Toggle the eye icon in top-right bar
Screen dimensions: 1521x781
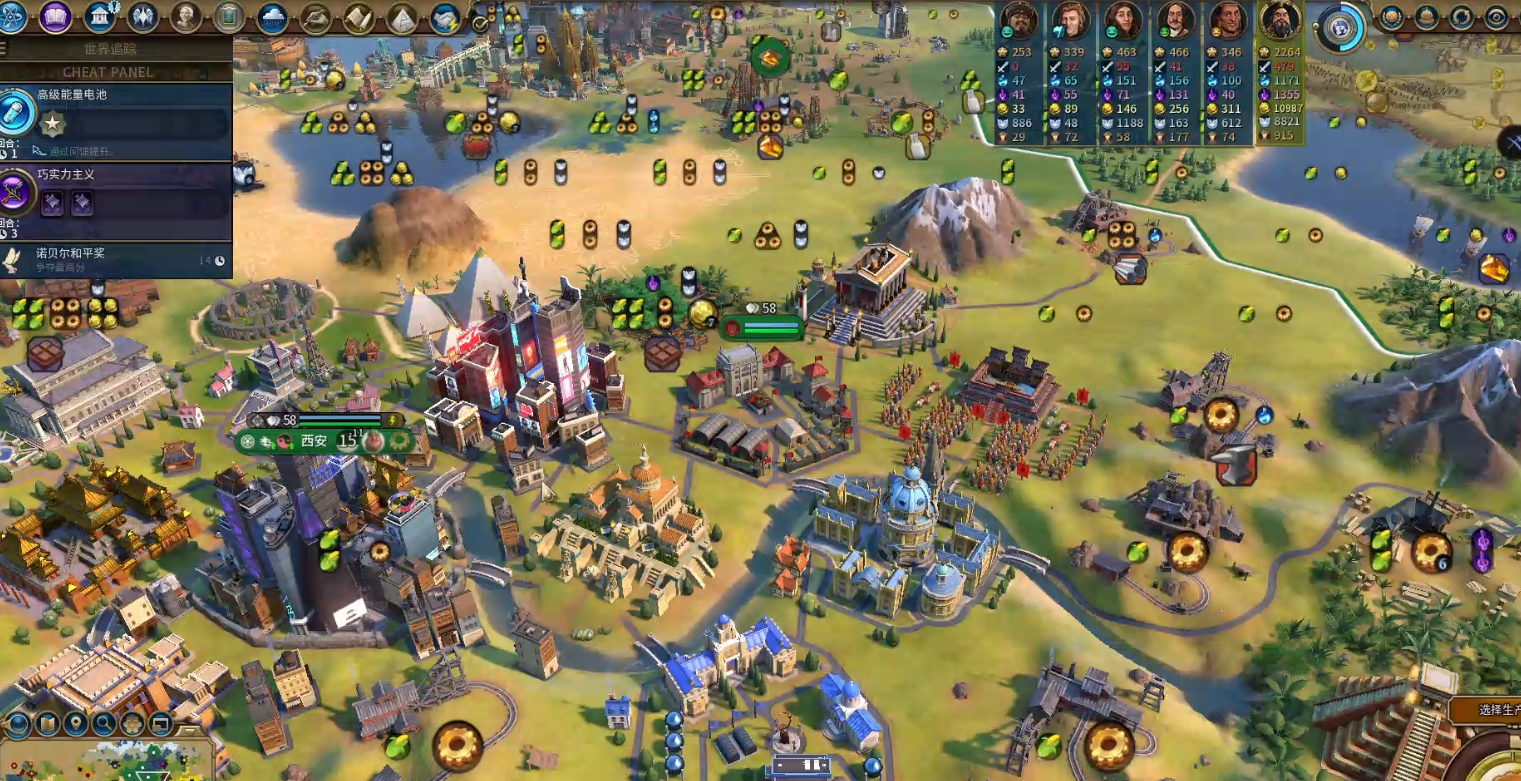point(1496,17)
